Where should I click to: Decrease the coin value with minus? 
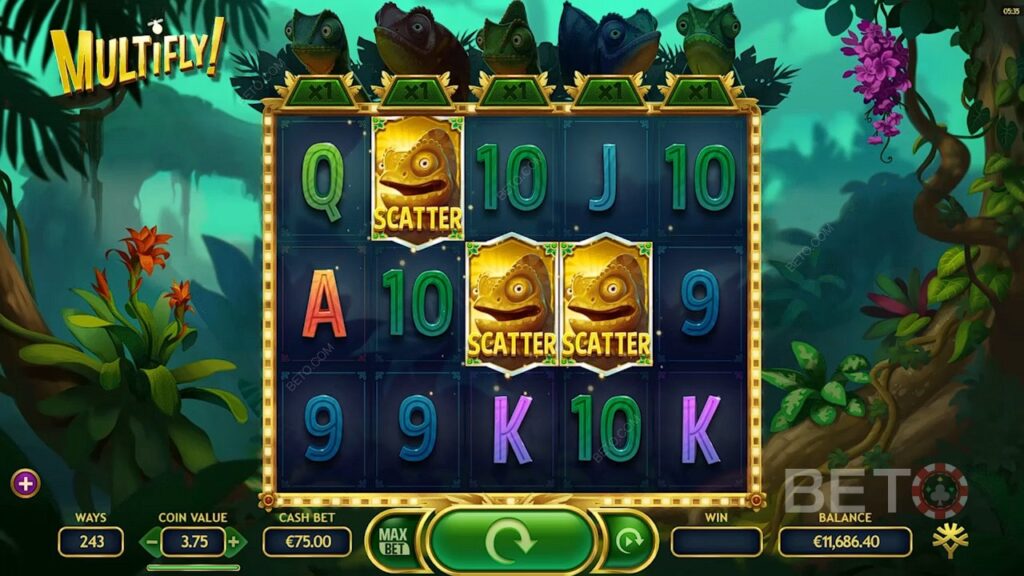pyautogui.click(x=149, y=542)
